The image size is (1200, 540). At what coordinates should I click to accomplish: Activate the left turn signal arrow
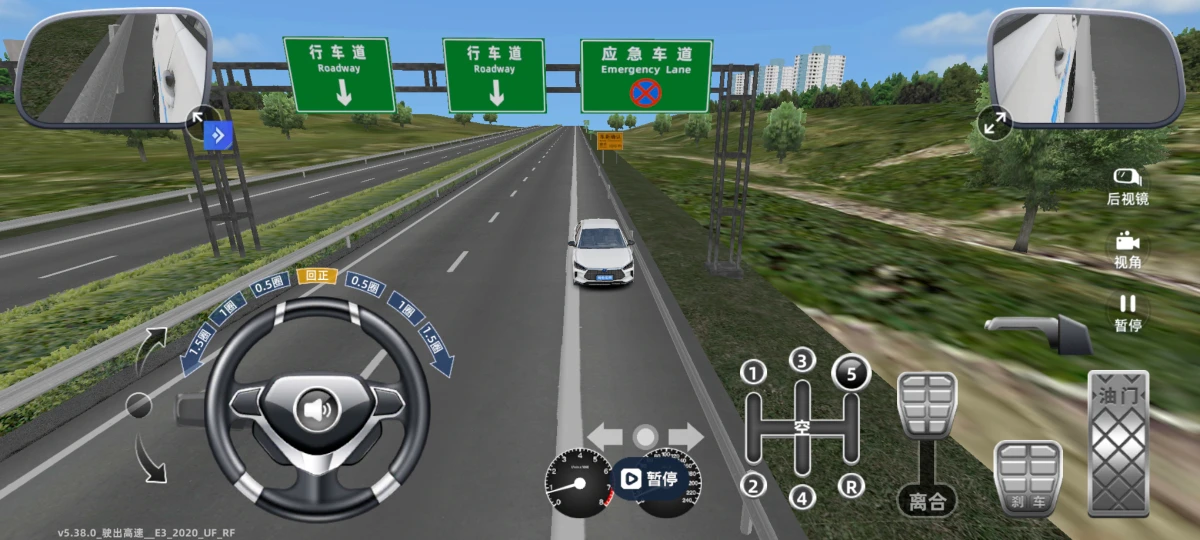605,436
